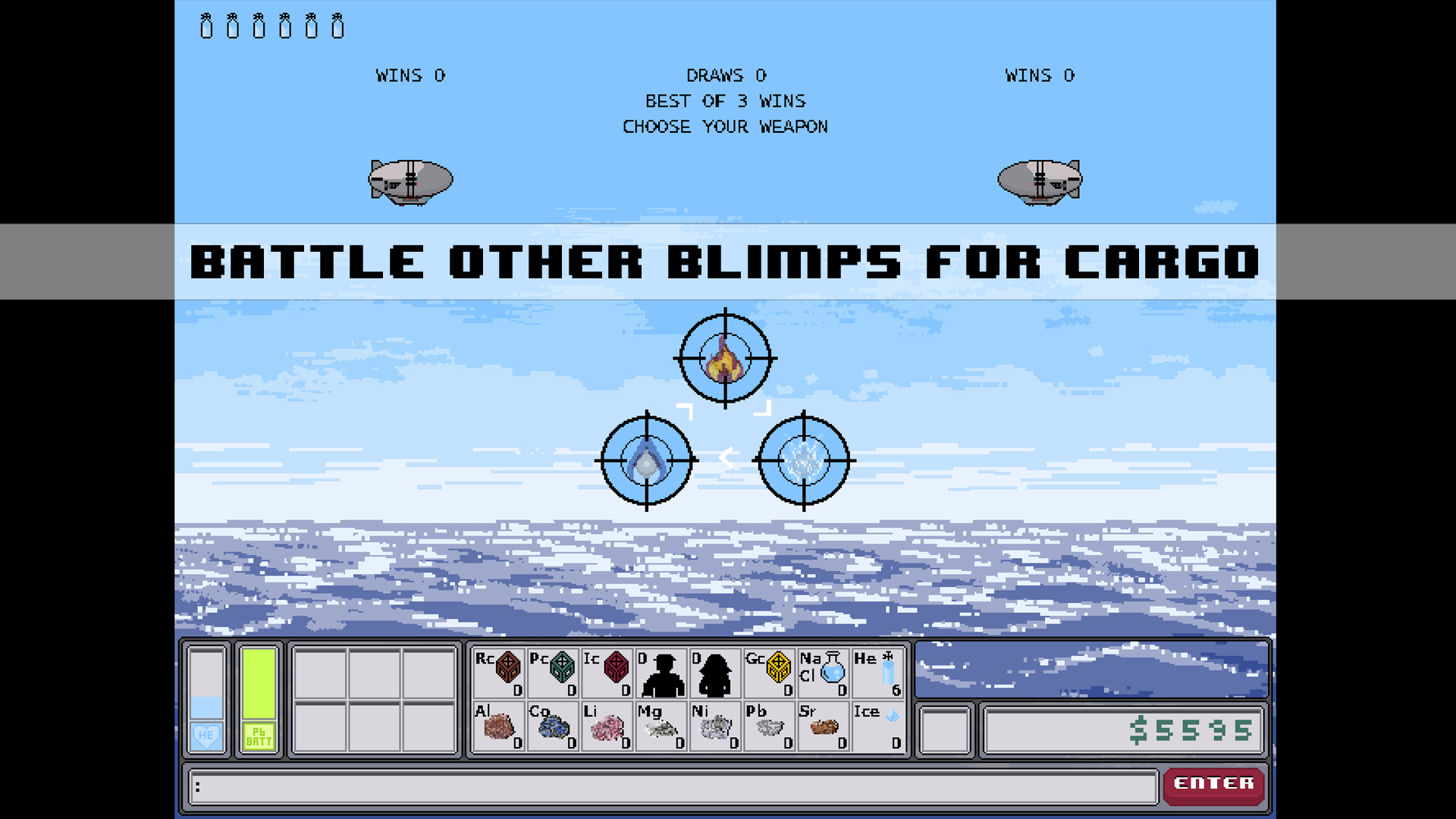This screenshot has height=819, width=1456.
Task: Click the Ice inventory slot
Action: click(878, 728)
